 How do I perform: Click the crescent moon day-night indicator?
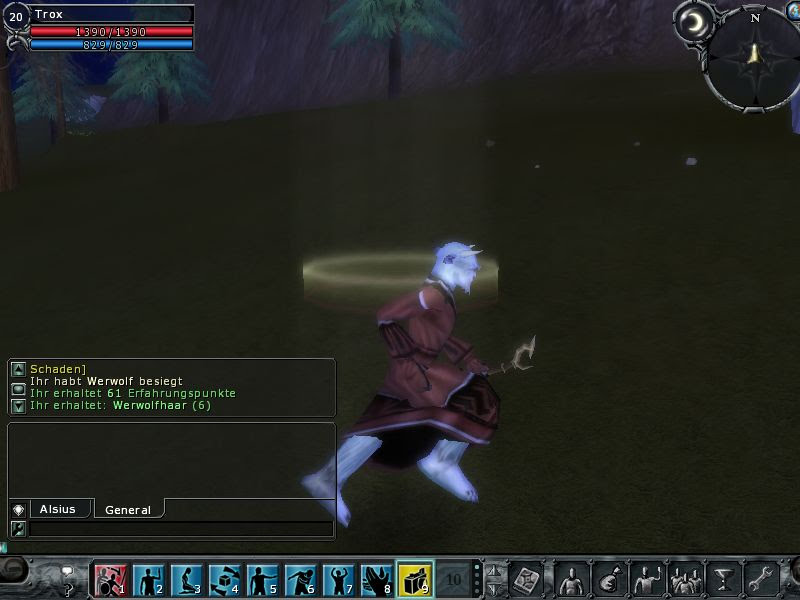tap(692, 22)
